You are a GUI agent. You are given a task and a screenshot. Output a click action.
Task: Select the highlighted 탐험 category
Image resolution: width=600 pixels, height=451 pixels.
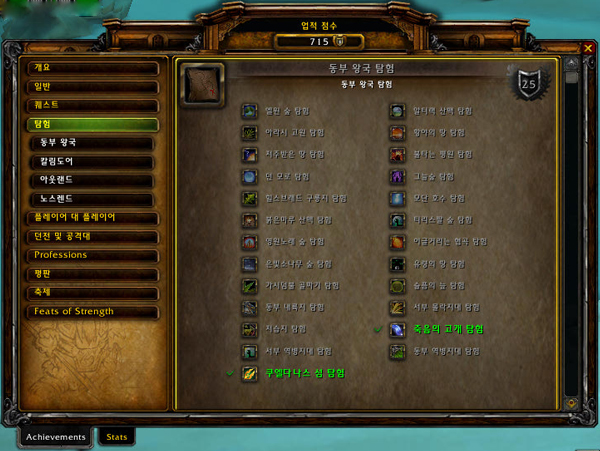coord(92,124)
